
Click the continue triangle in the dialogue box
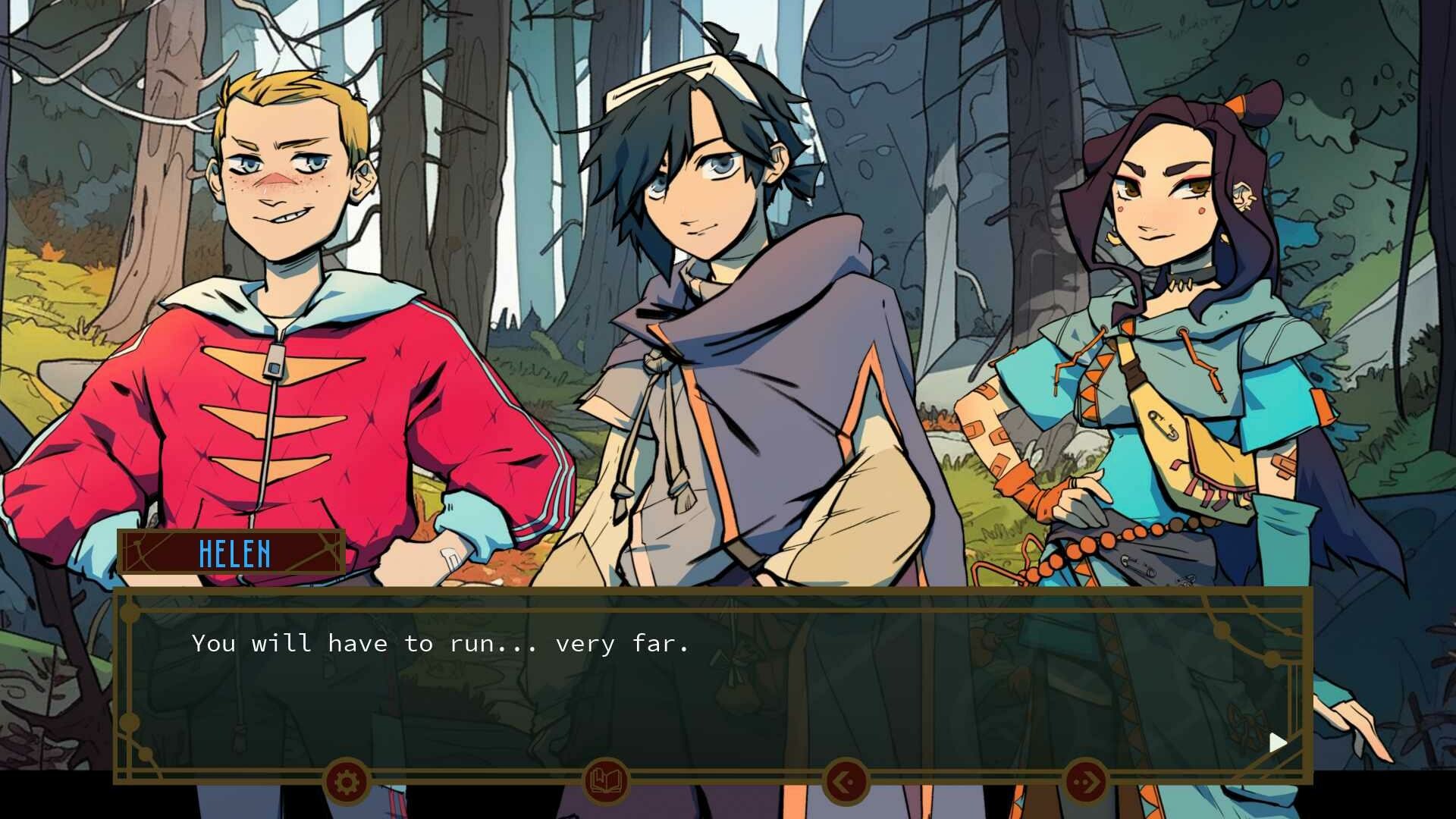1278,742
